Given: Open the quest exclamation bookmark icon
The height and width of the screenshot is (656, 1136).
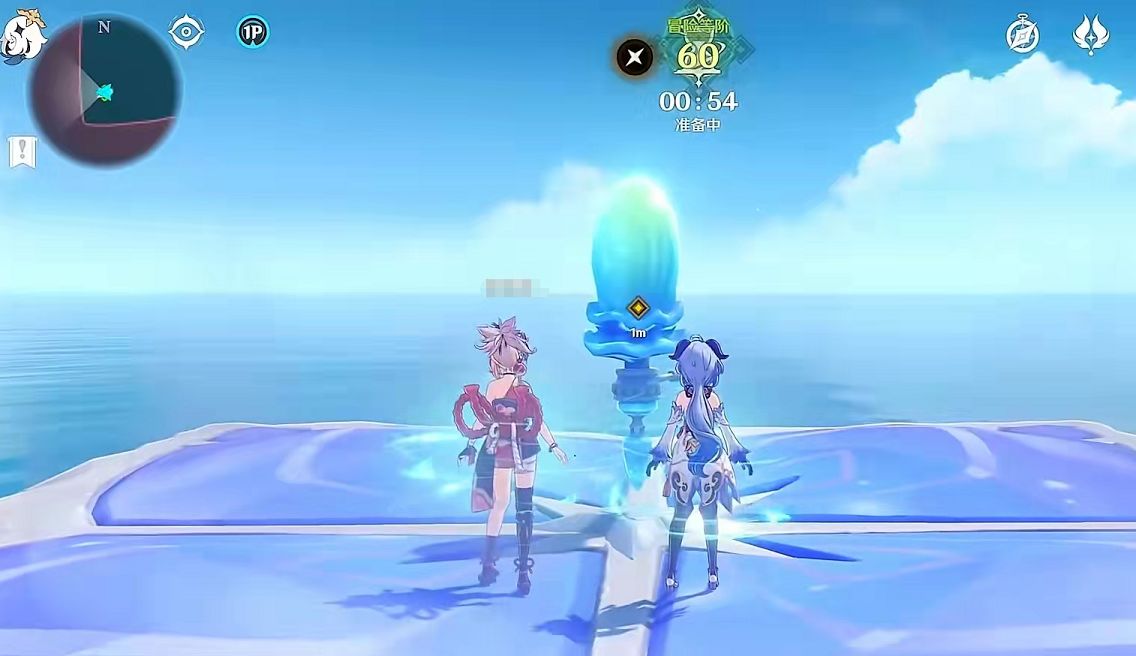Looking at the screenshot, I should [x=22, y=152].
